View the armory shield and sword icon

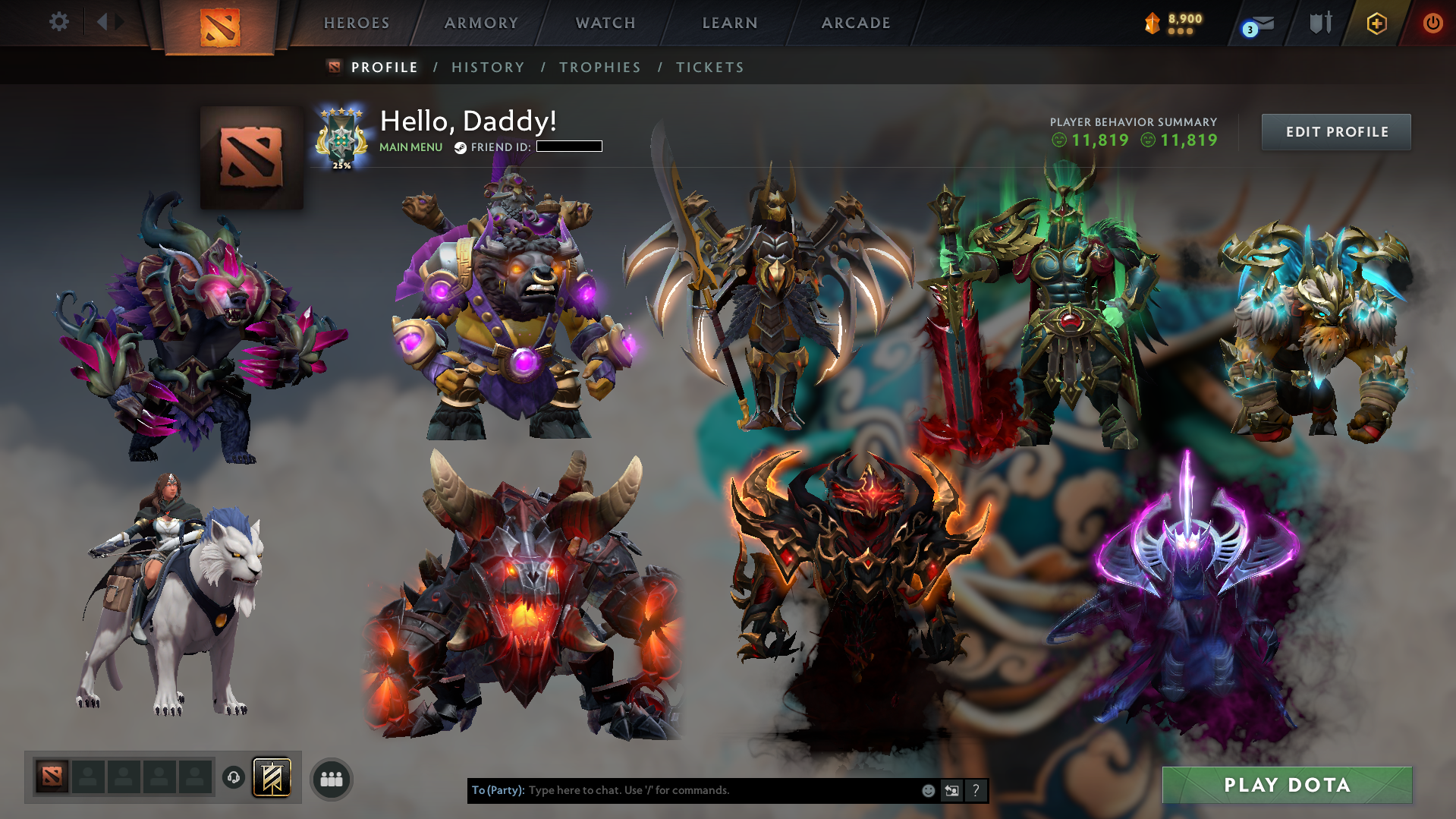point(1320,23)
